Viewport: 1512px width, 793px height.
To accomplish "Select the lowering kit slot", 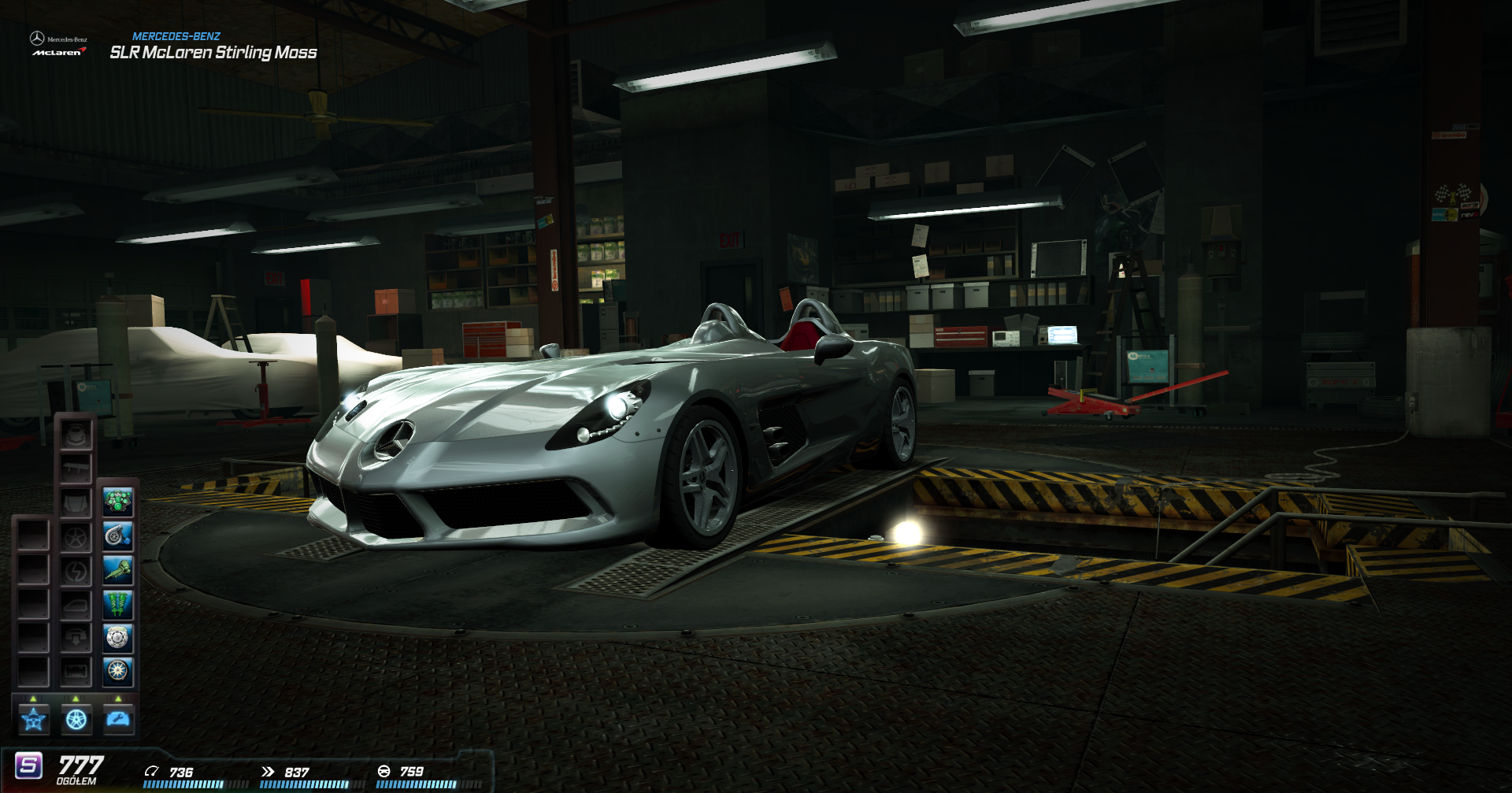I will click(76, 638).
